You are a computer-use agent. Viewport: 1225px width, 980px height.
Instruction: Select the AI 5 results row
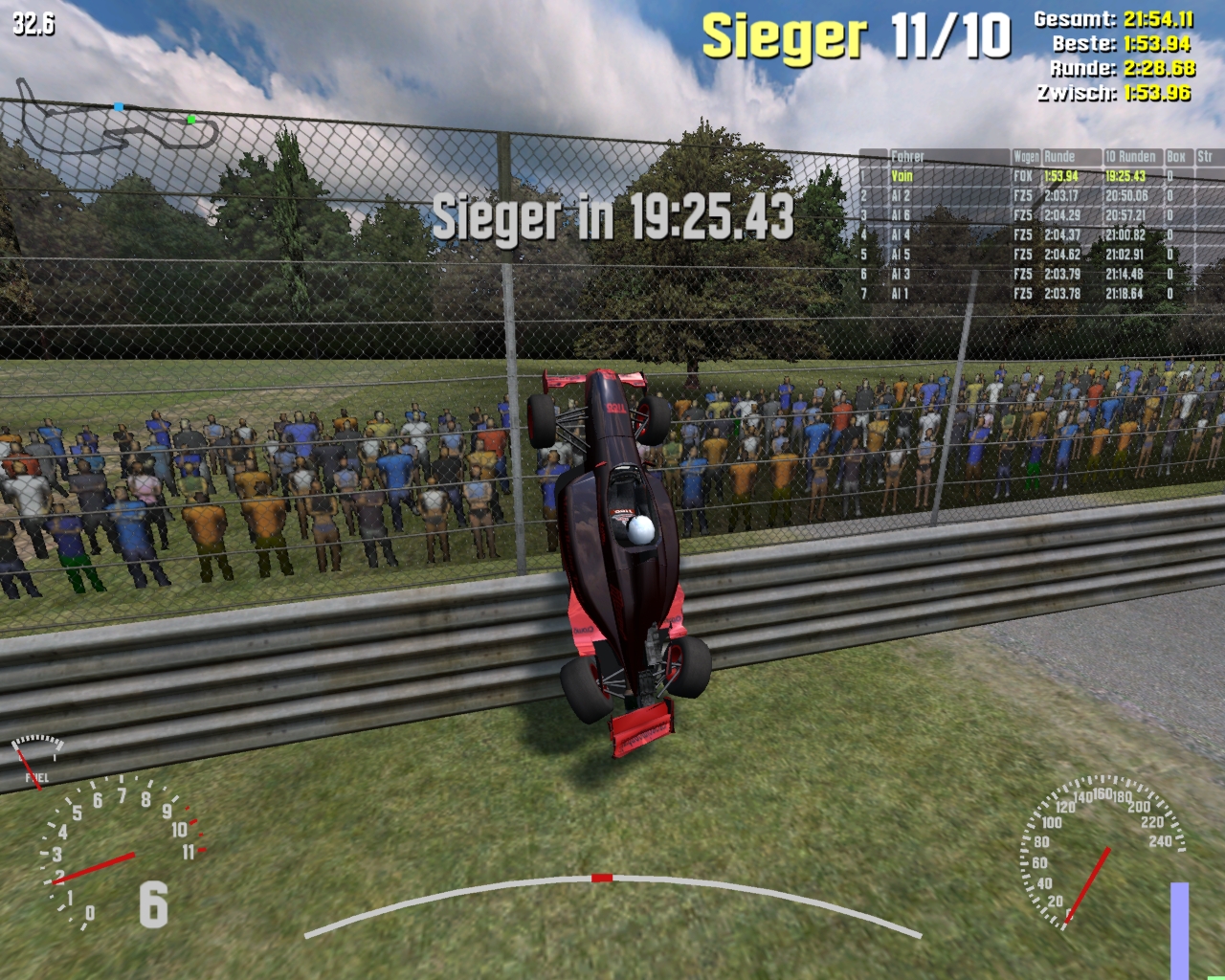pos(901,255)
